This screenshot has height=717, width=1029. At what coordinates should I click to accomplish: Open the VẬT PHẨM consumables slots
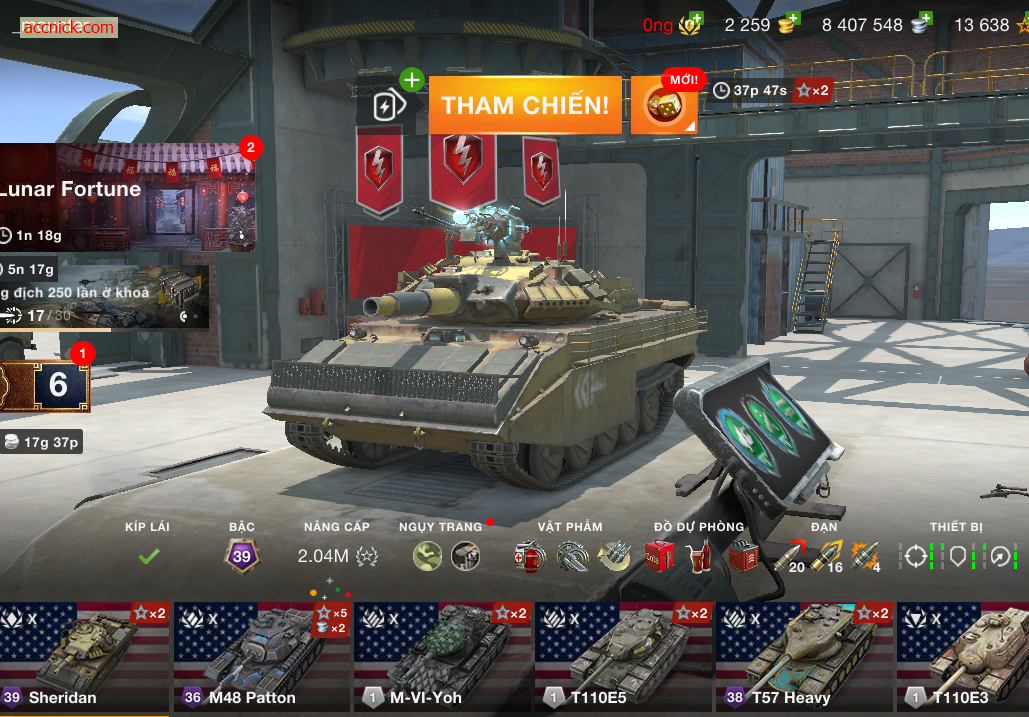click(572, 556)
